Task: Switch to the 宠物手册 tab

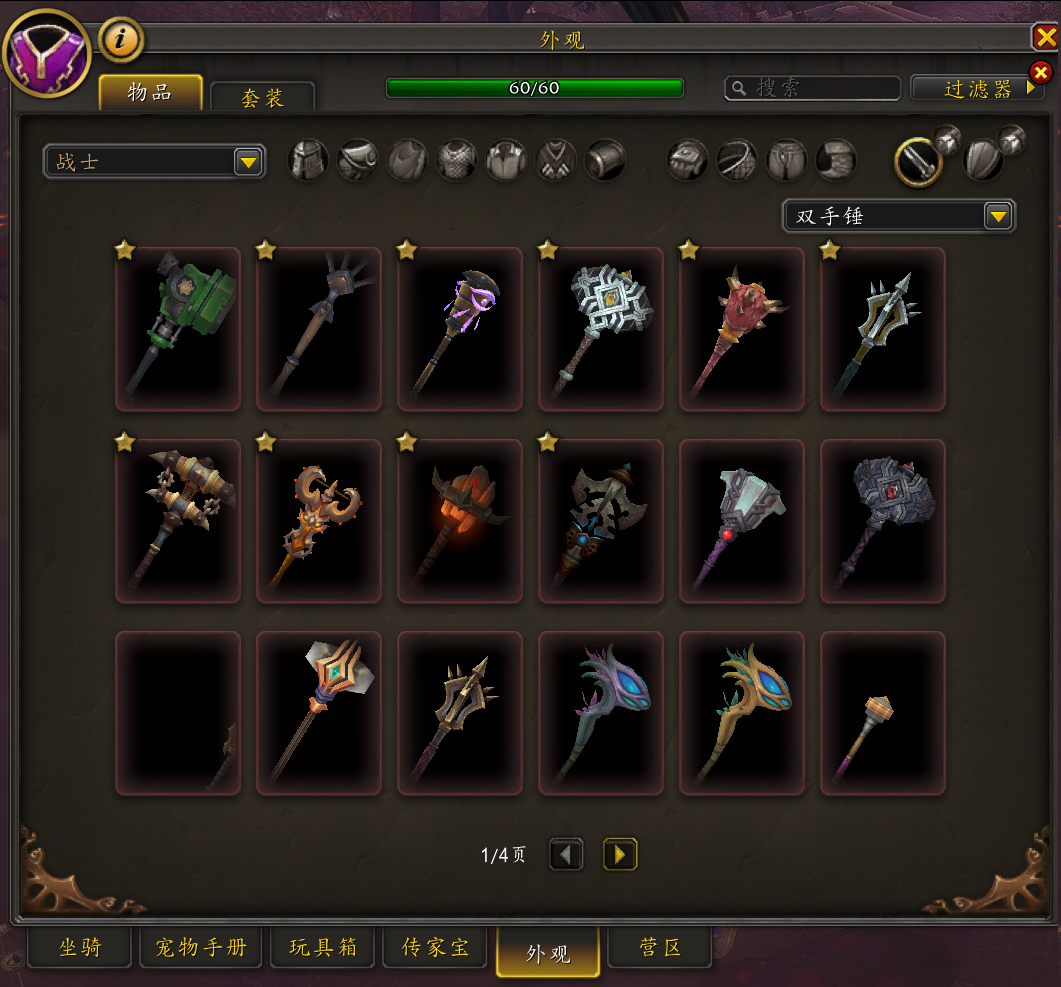Action: coord(201,947)
